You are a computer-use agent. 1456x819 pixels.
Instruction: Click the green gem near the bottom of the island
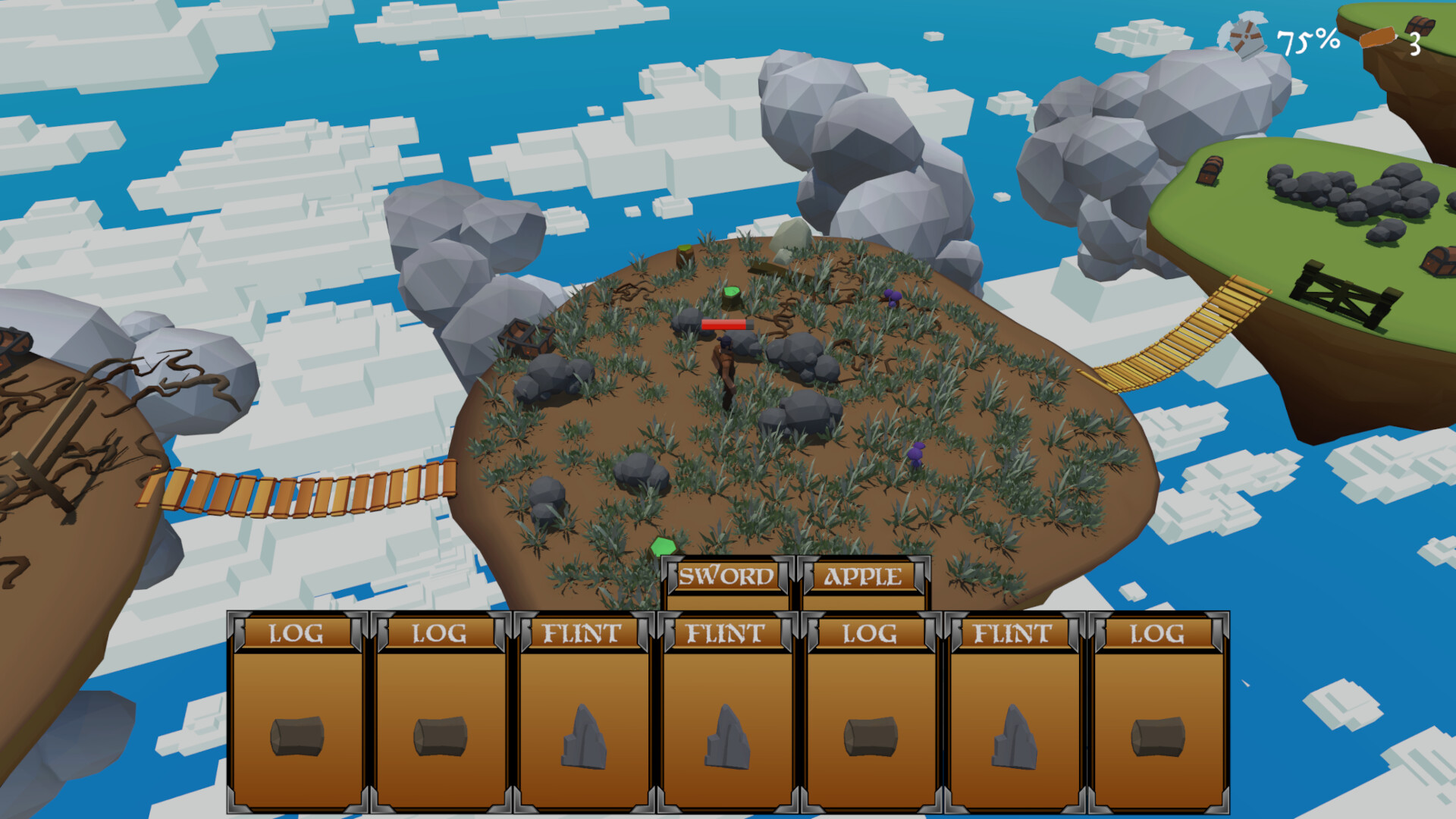(x=662, y=544)
